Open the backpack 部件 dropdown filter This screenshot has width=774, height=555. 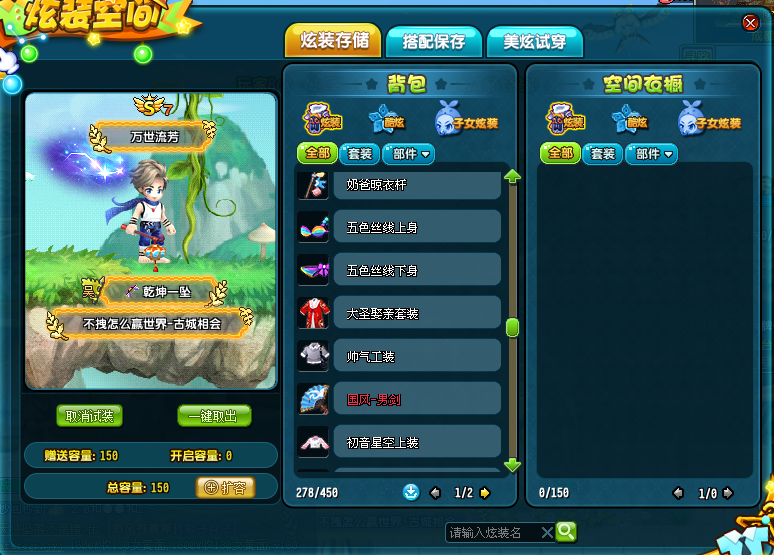[x=411, y=154]
